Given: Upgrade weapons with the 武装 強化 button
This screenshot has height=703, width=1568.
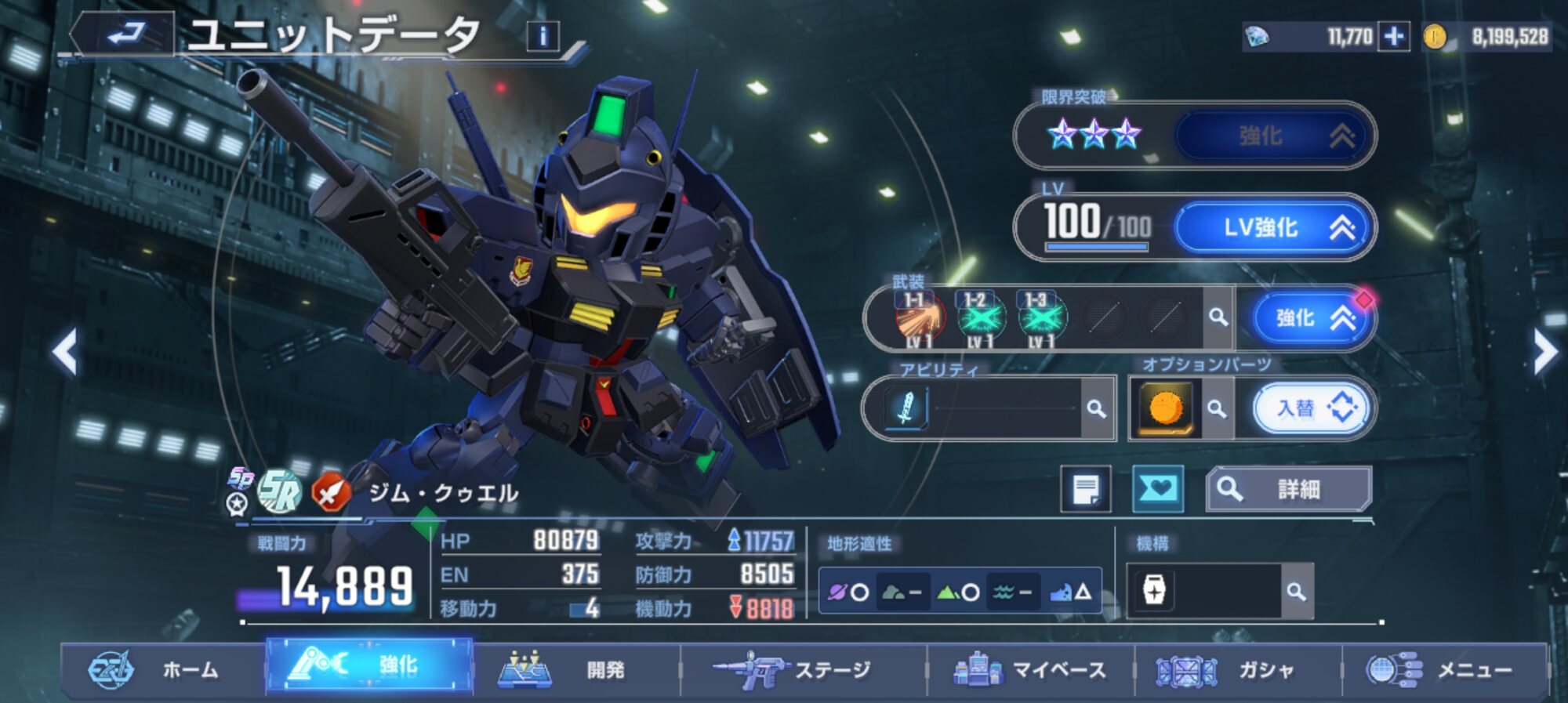Looking at the screenshot, I should [1312, 318].
